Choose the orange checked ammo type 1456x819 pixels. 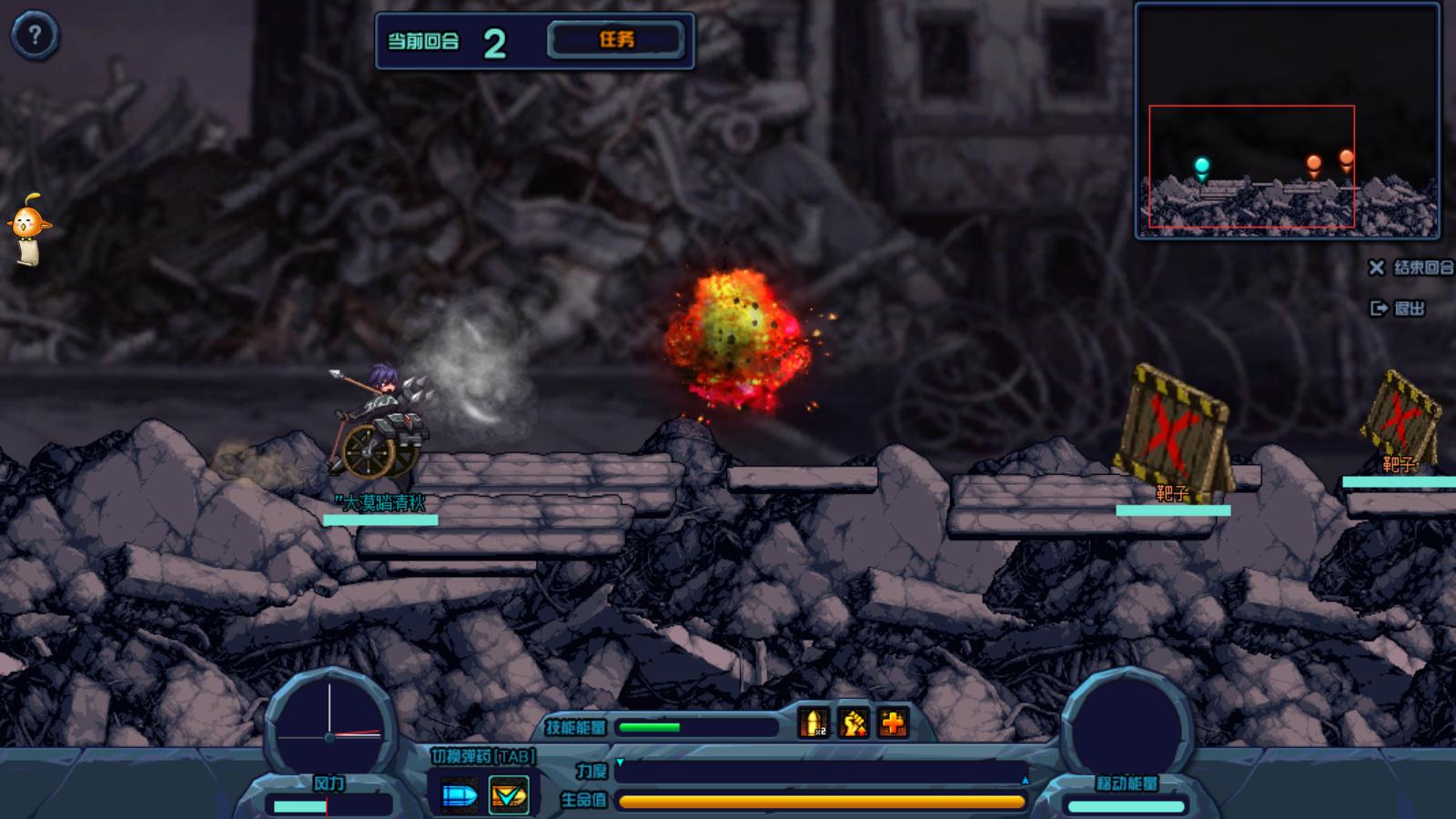[508, 795]
